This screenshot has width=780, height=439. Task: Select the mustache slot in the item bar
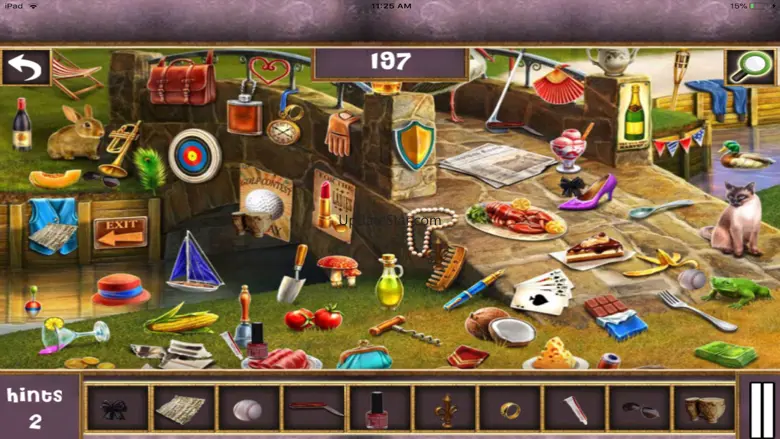[640, 409]
